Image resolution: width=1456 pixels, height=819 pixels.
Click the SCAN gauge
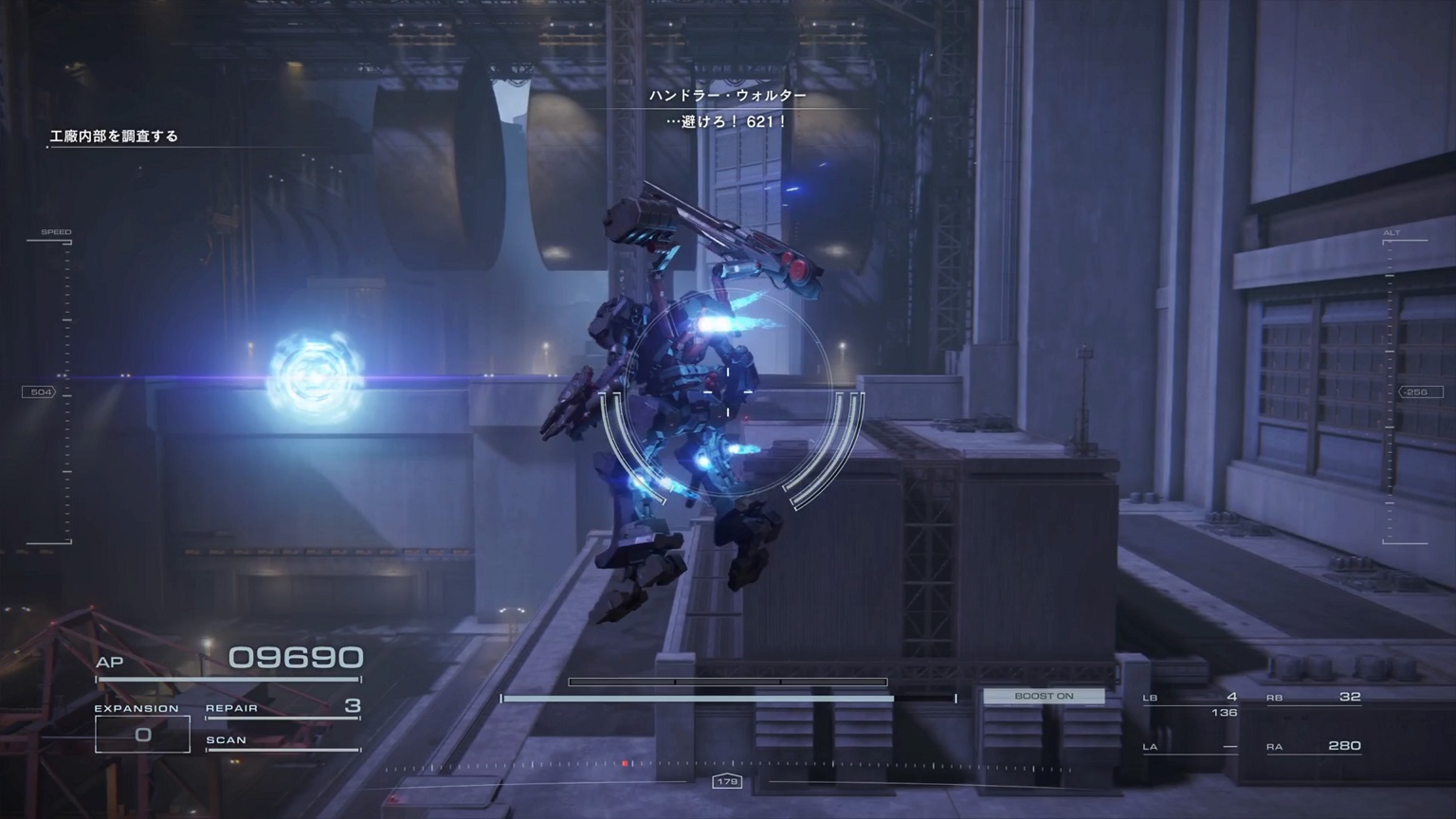pos(282,742)
